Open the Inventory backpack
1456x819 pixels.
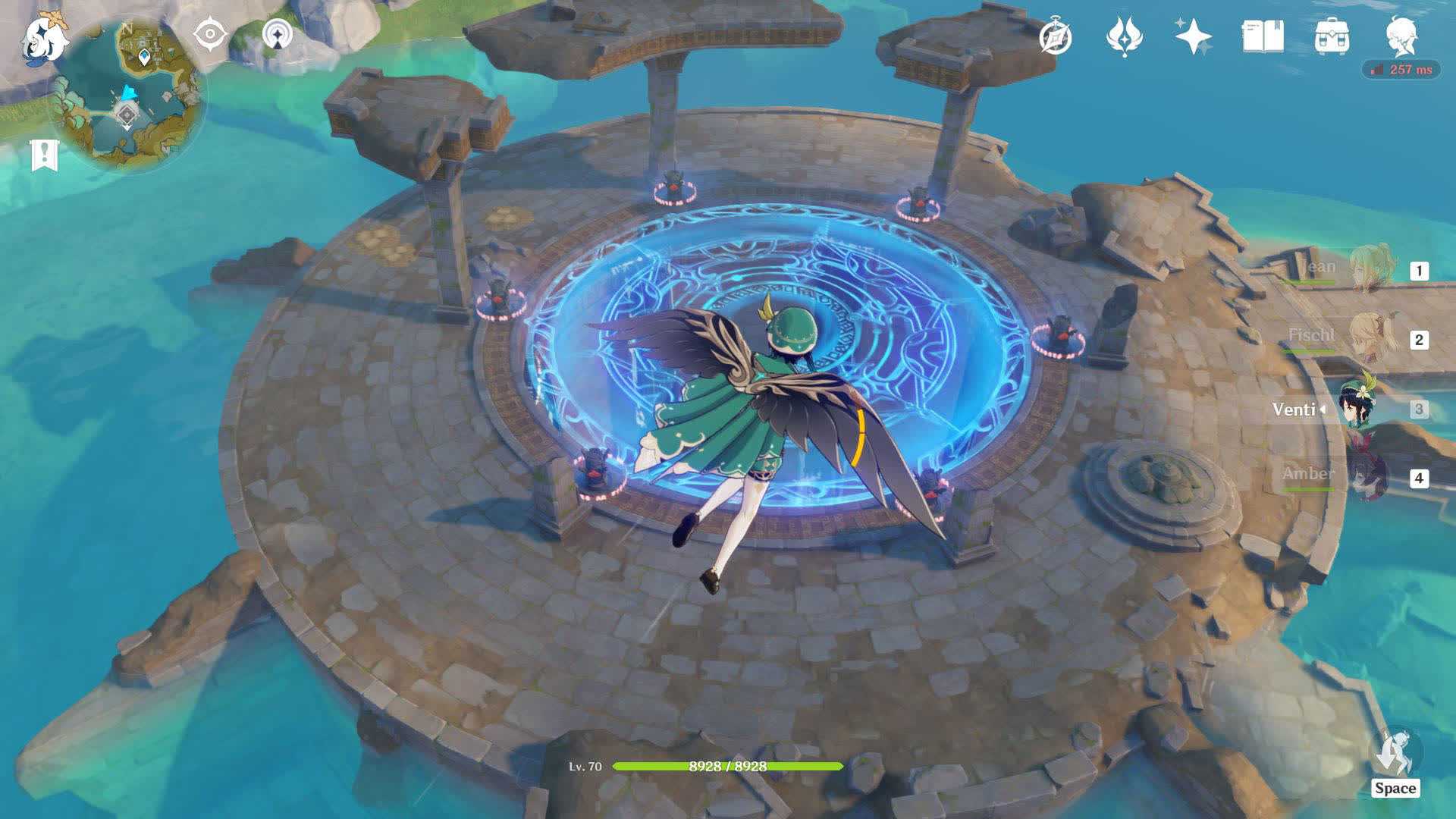pos(1332,36)
